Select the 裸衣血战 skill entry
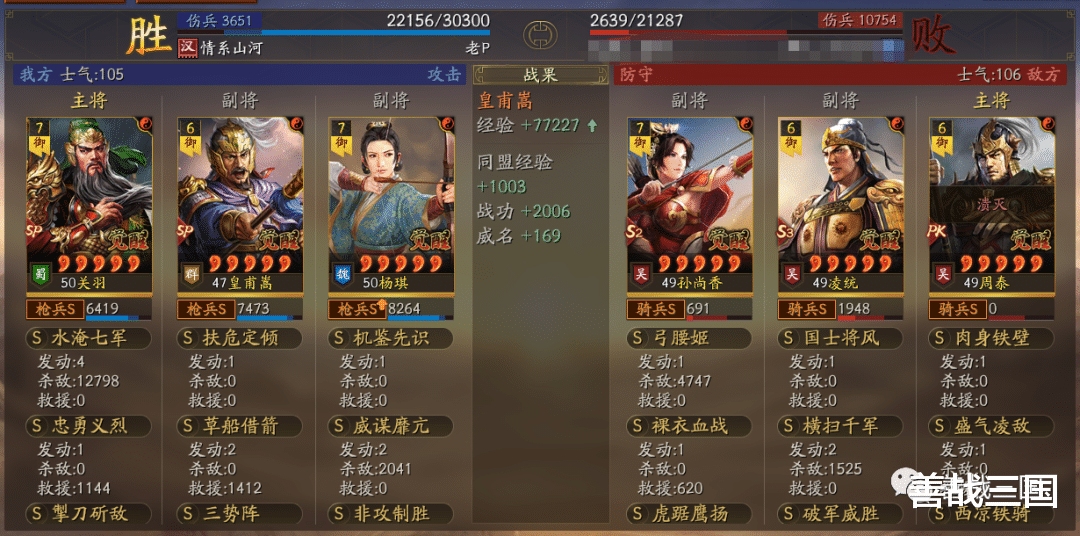 (690, 426)
